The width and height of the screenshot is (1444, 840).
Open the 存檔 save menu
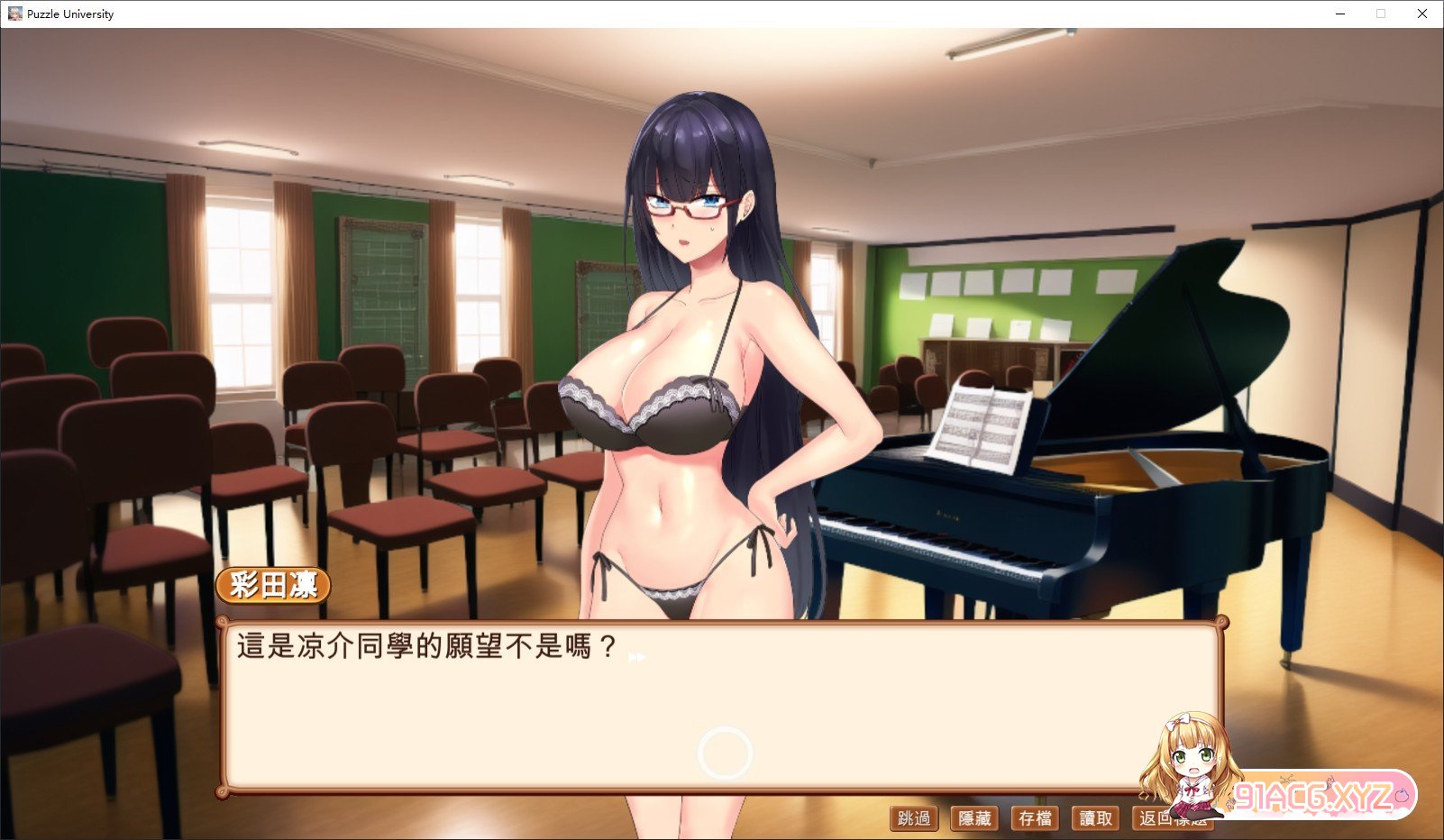pyautogui.click(x=1035, y=818)
